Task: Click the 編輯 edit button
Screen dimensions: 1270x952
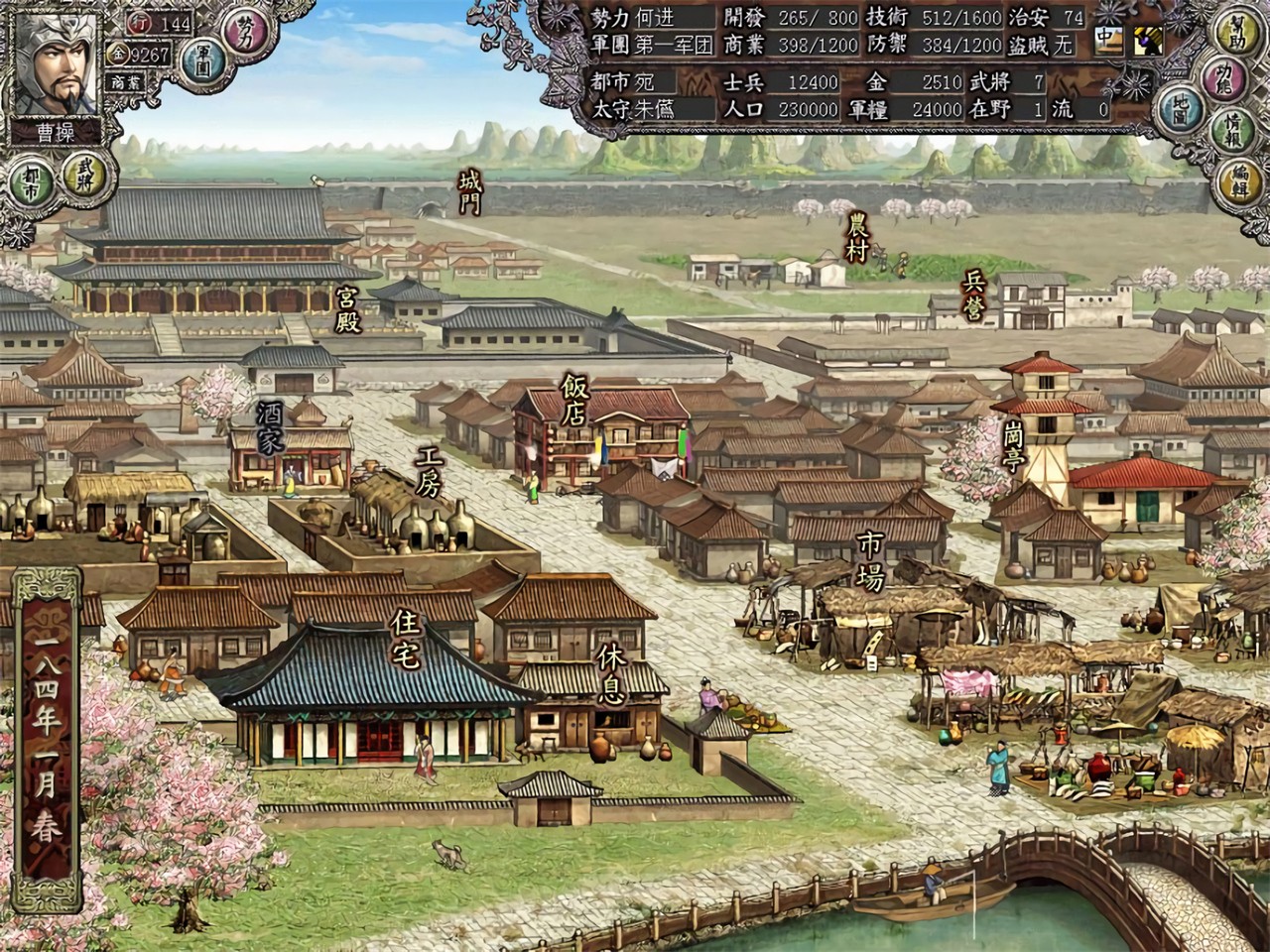Action: [1239, 176]
